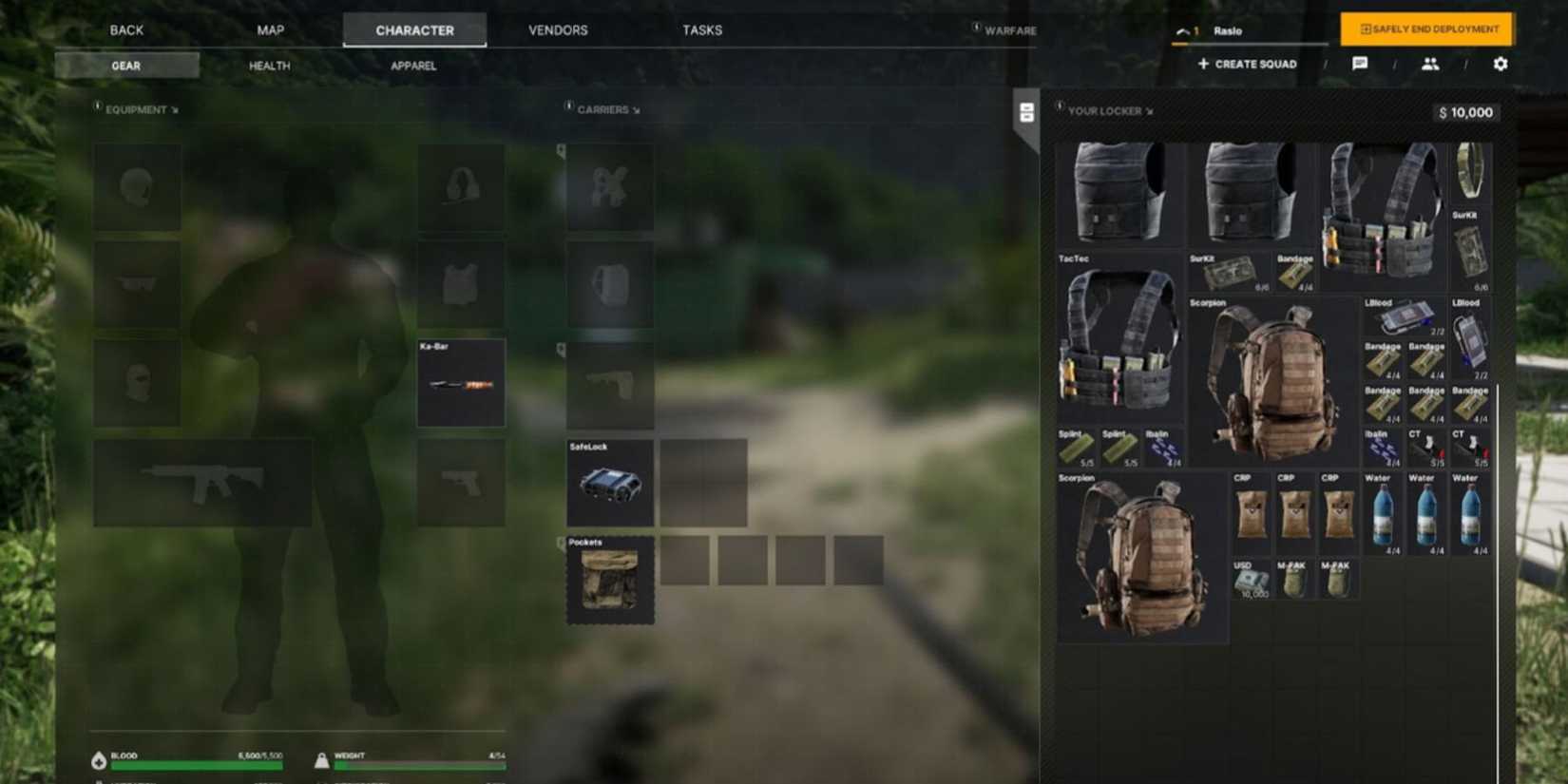Open the settings gear
The width and height of the screenshot is (1568, 784).
(x=1500, y=64)
